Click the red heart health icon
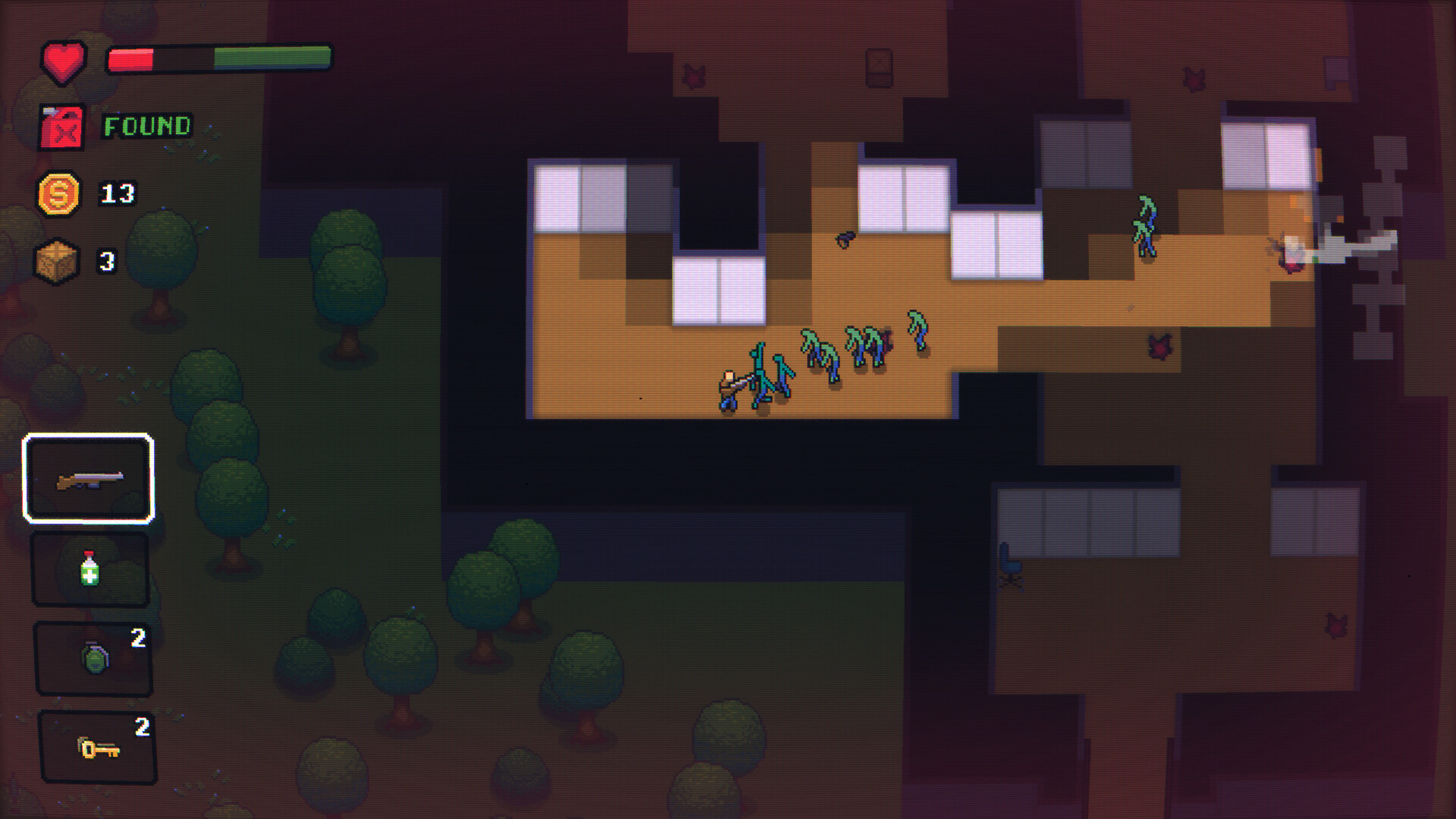The width and height of the screenshot is (1456, 819). (64, 59)
